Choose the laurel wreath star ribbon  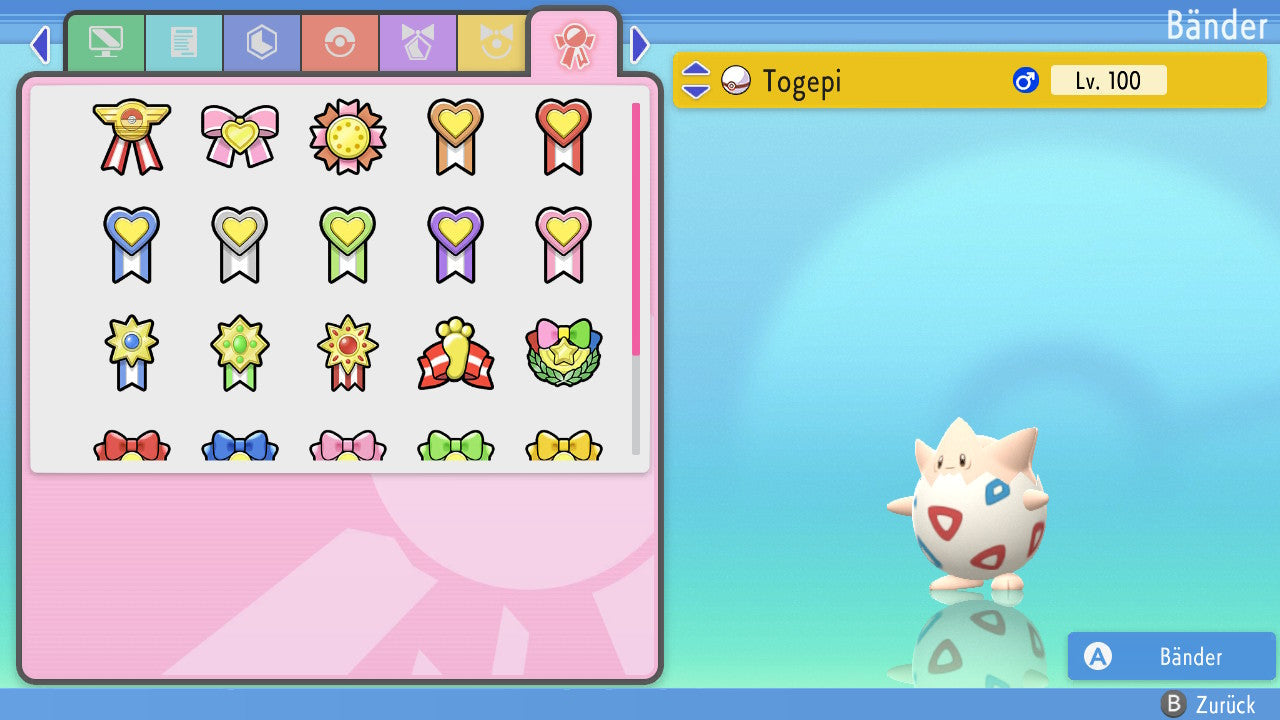(x=564, y=354)
